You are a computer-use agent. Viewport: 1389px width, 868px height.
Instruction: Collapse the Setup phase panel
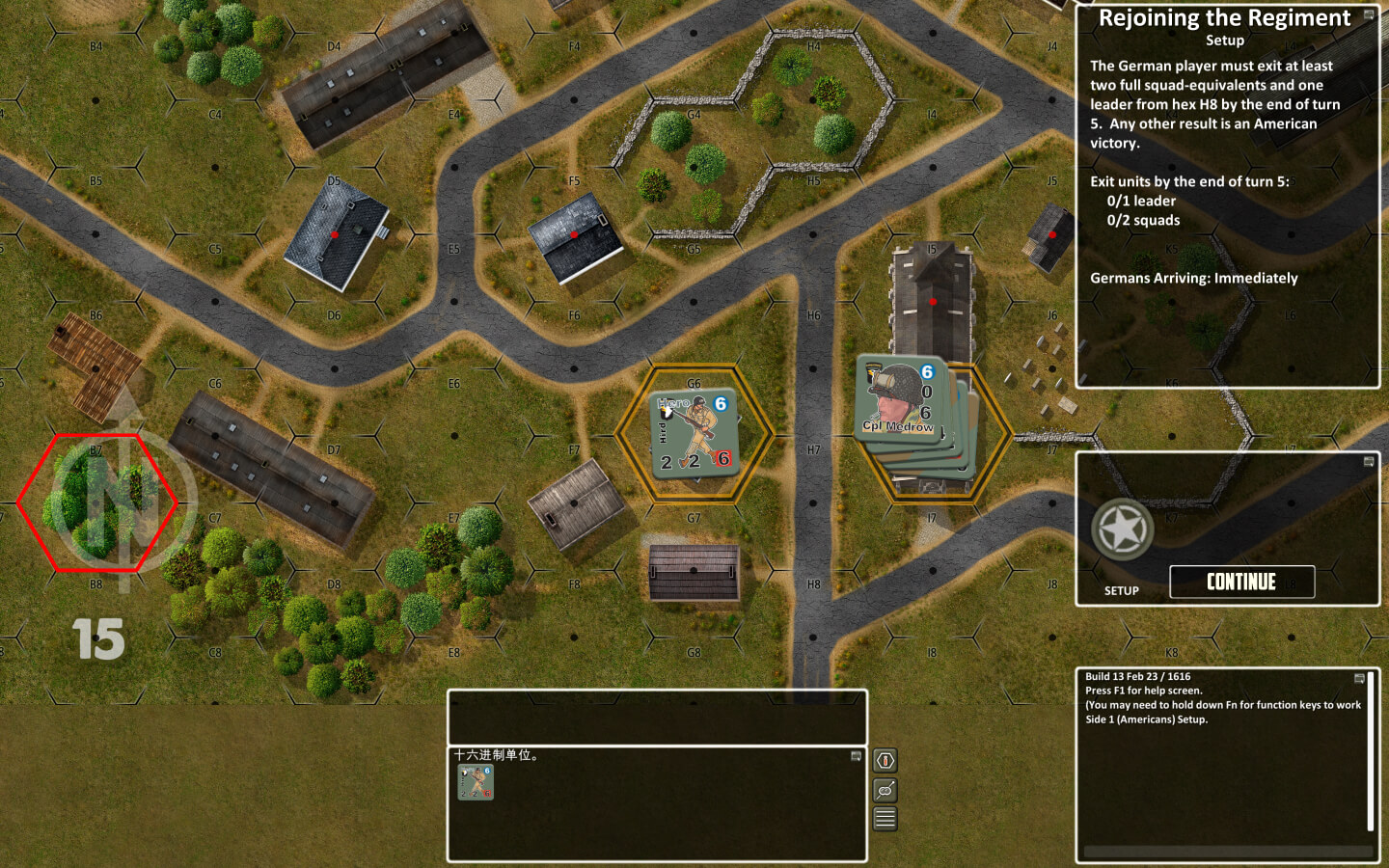pos(1368,462)
